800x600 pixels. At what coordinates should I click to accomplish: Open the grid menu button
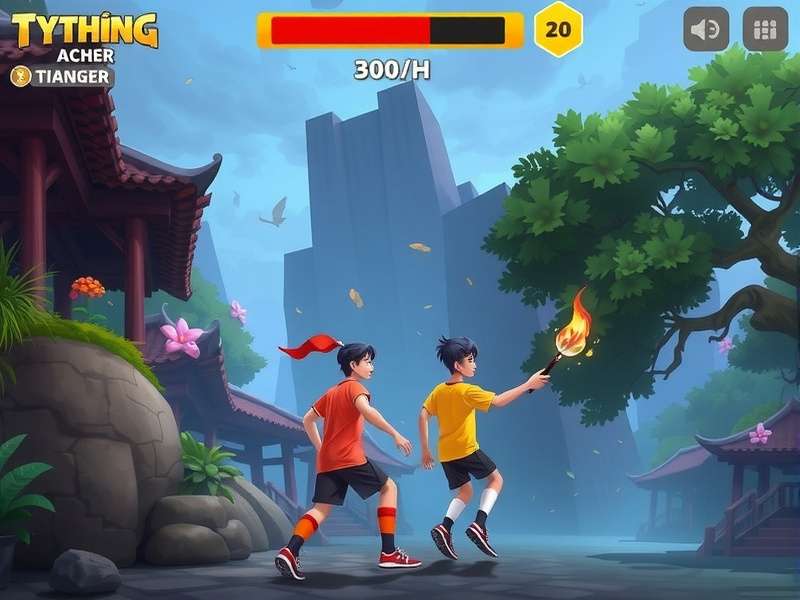(765, 30)
